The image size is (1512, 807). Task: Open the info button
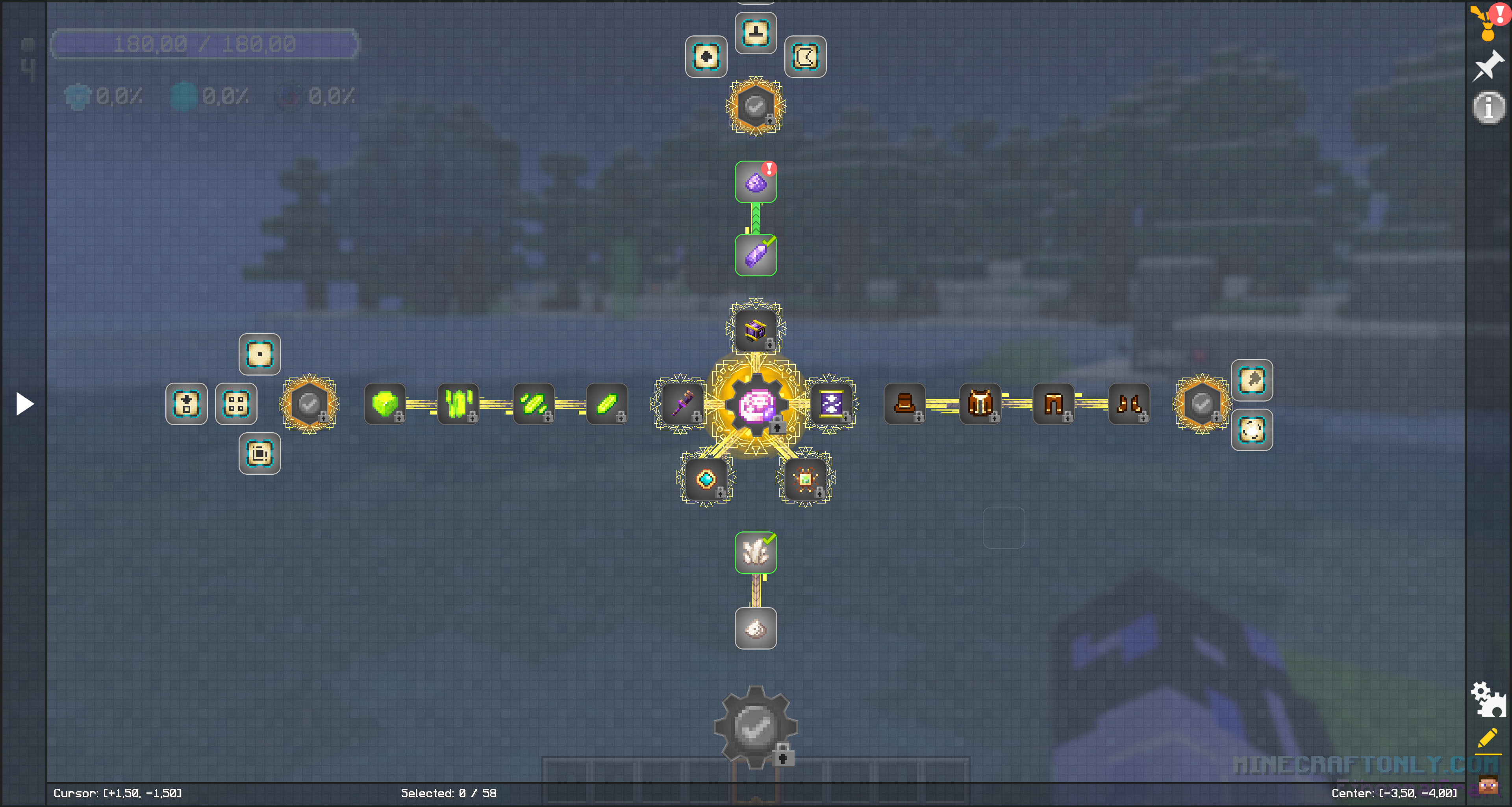1488,108
